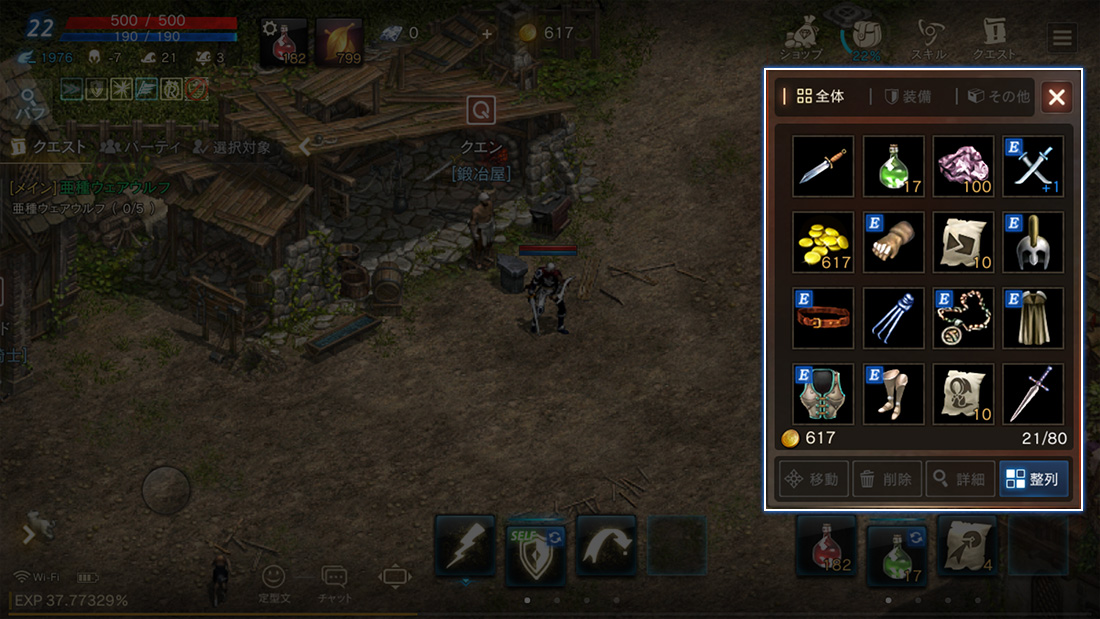
Task: Select the equipped helmet slot
Action: coord(1033,242)
